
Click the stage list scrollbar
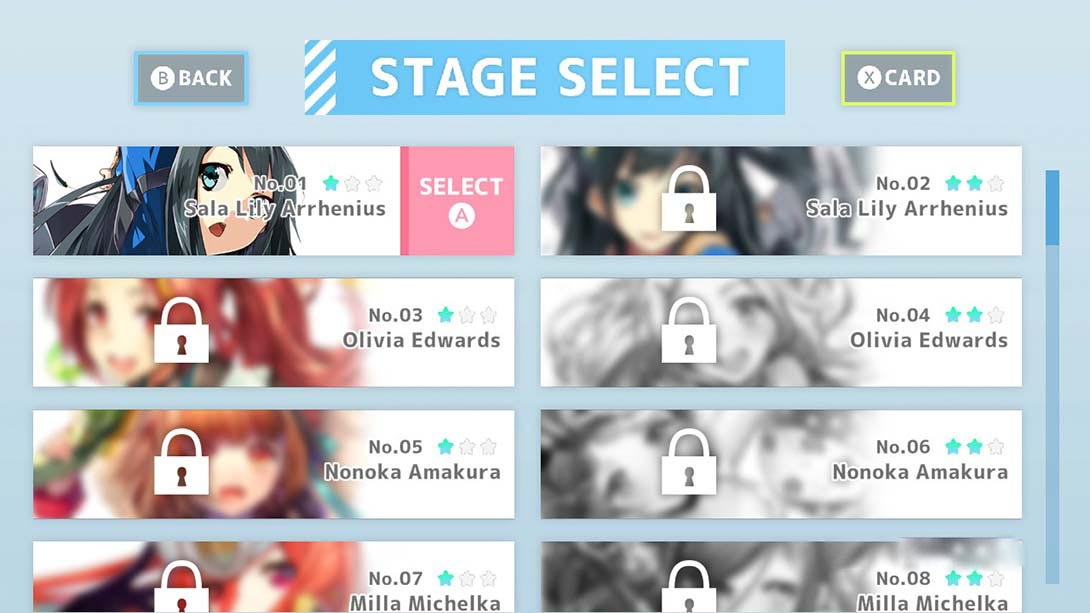(1052, 376)
